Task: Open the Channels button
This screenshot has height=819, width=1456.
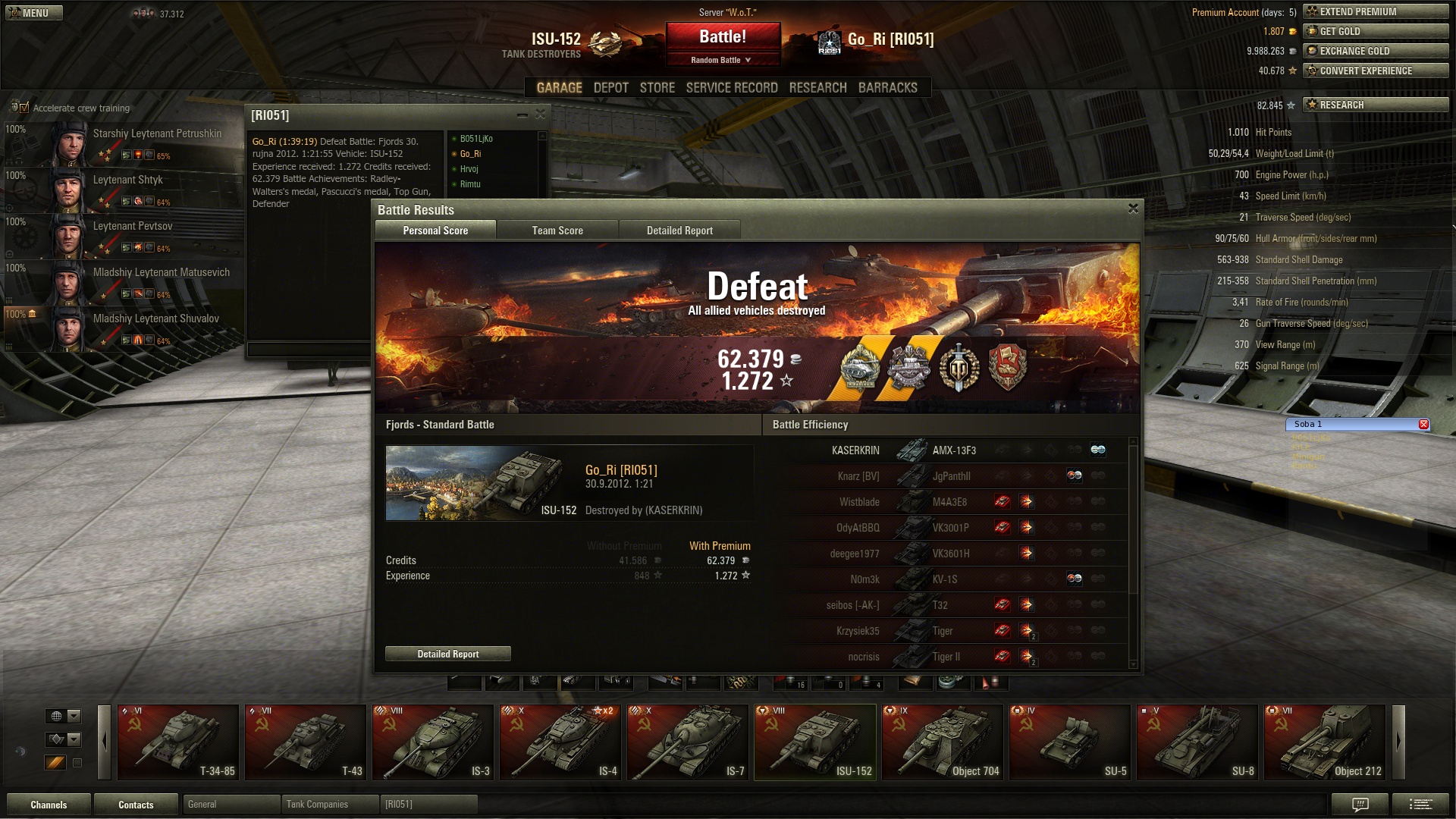Action: (x=49, y=805)
